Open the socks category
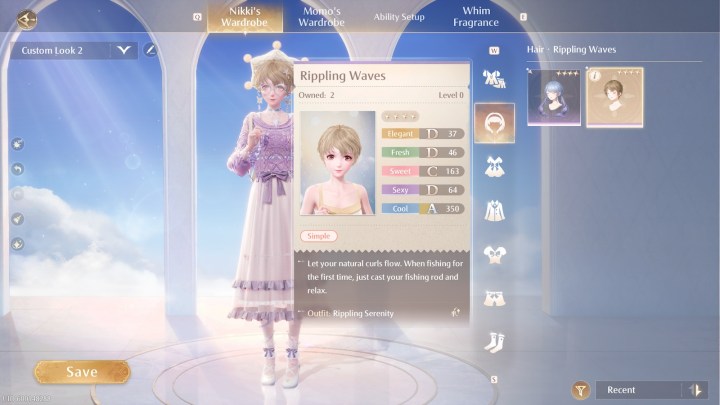The image size is (720, 405). [494, 342]
